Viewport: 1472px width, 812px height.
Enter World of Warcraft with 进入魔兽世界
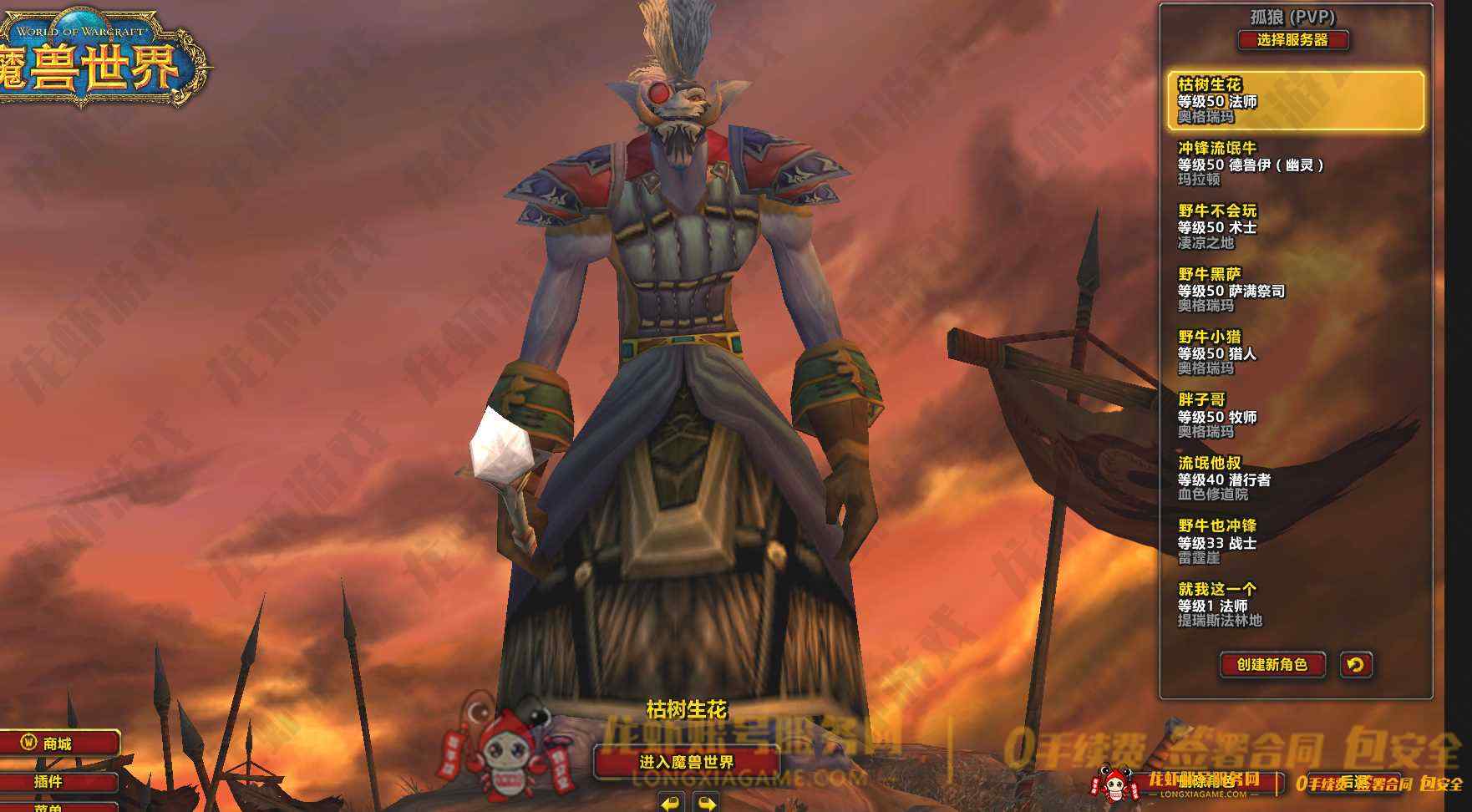[687, 762]
